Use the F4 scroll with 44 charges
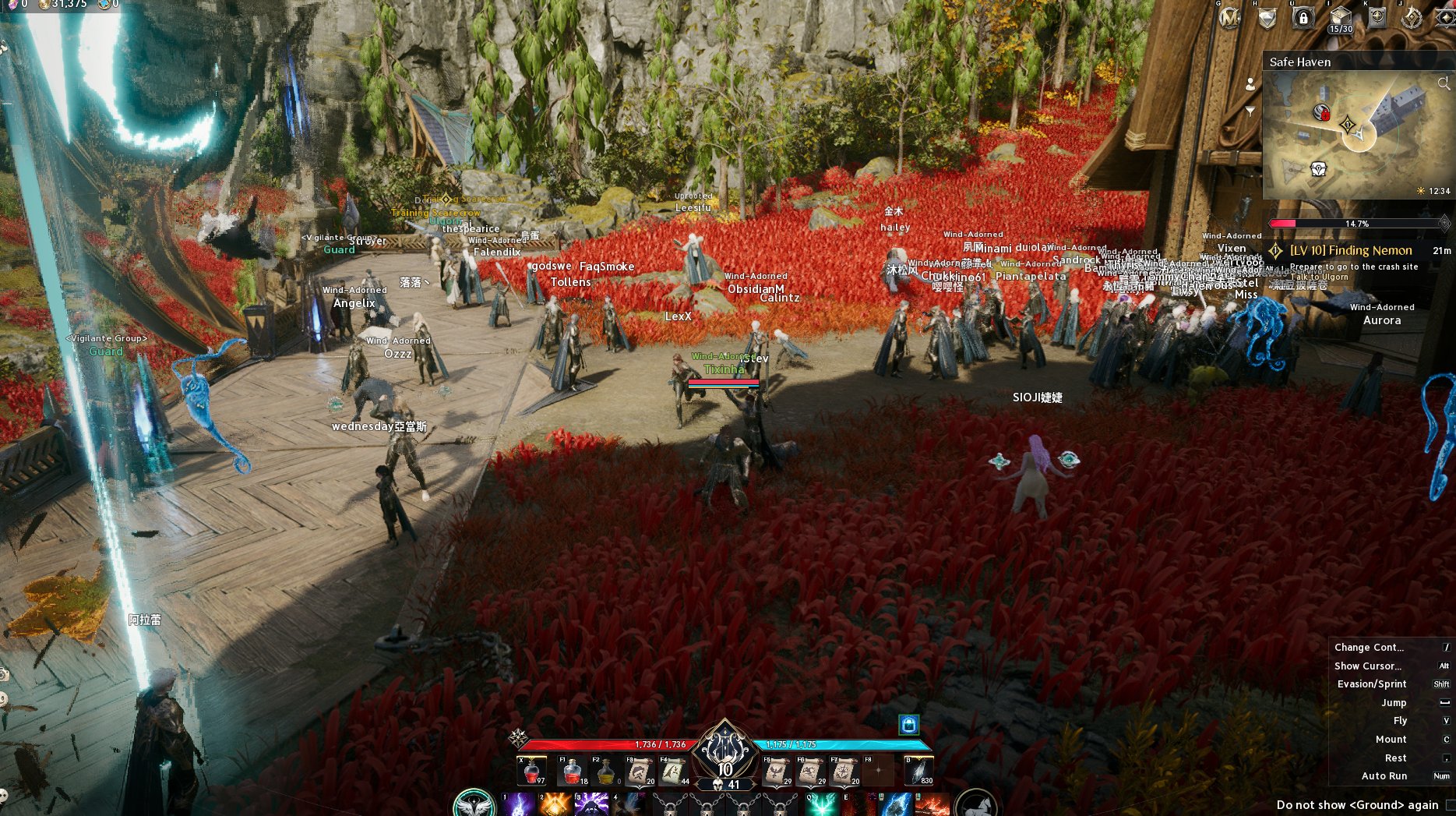Viewport: 1456px width, 816px height. coord(674,771)
